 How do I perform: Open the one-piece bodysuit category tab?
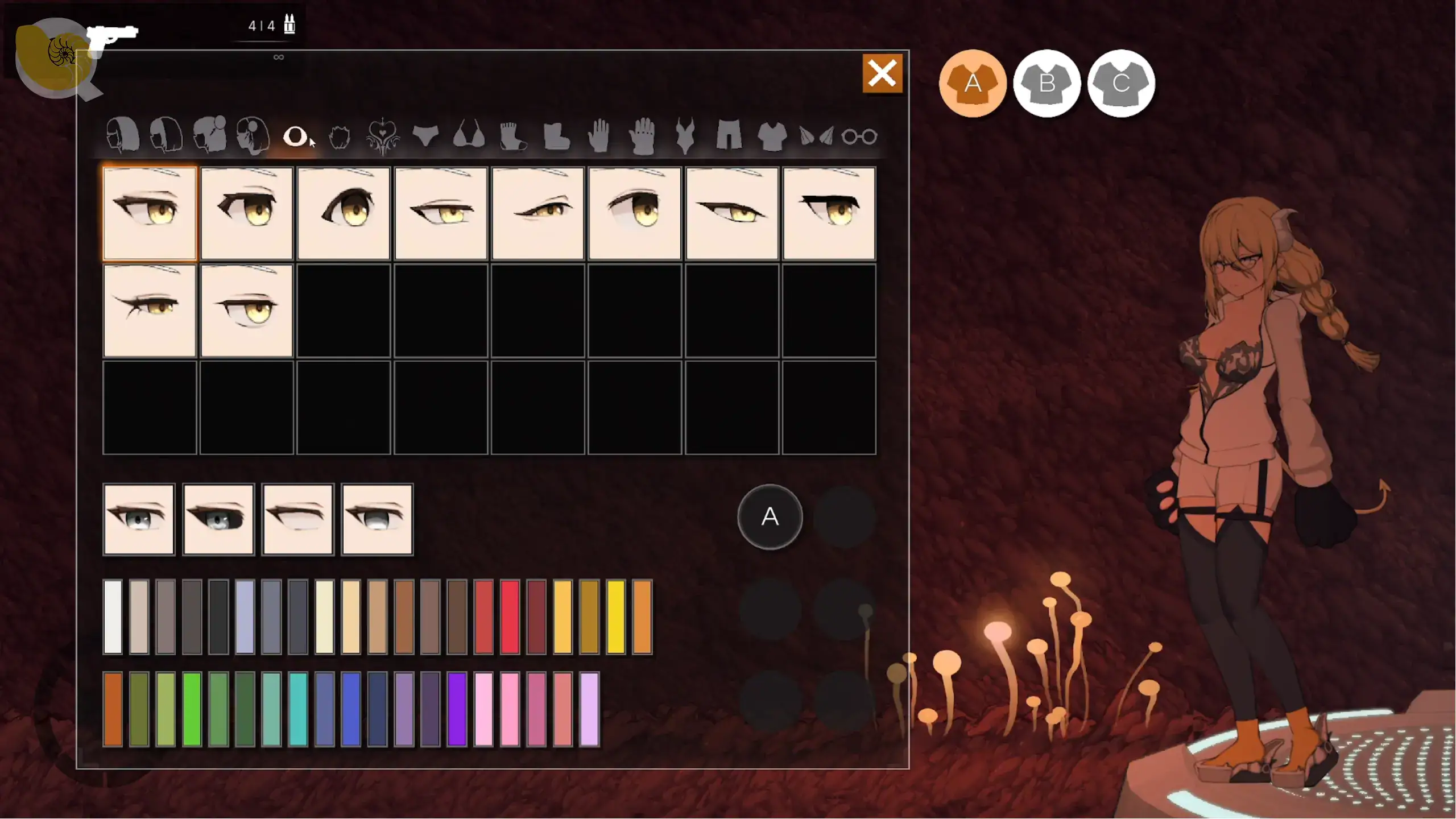pos(685,135)
